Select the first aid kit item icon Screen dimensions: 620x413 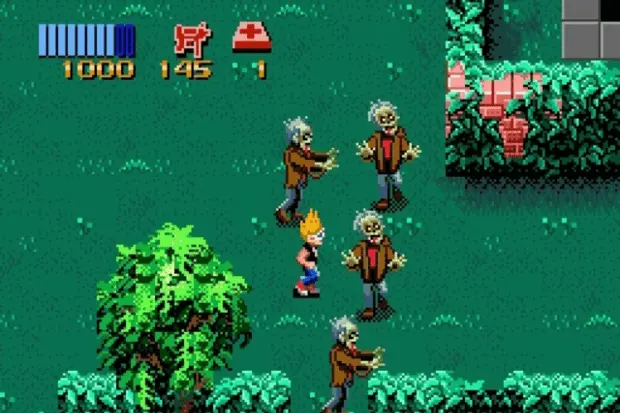pyautogui.click(x=250, y=38)
